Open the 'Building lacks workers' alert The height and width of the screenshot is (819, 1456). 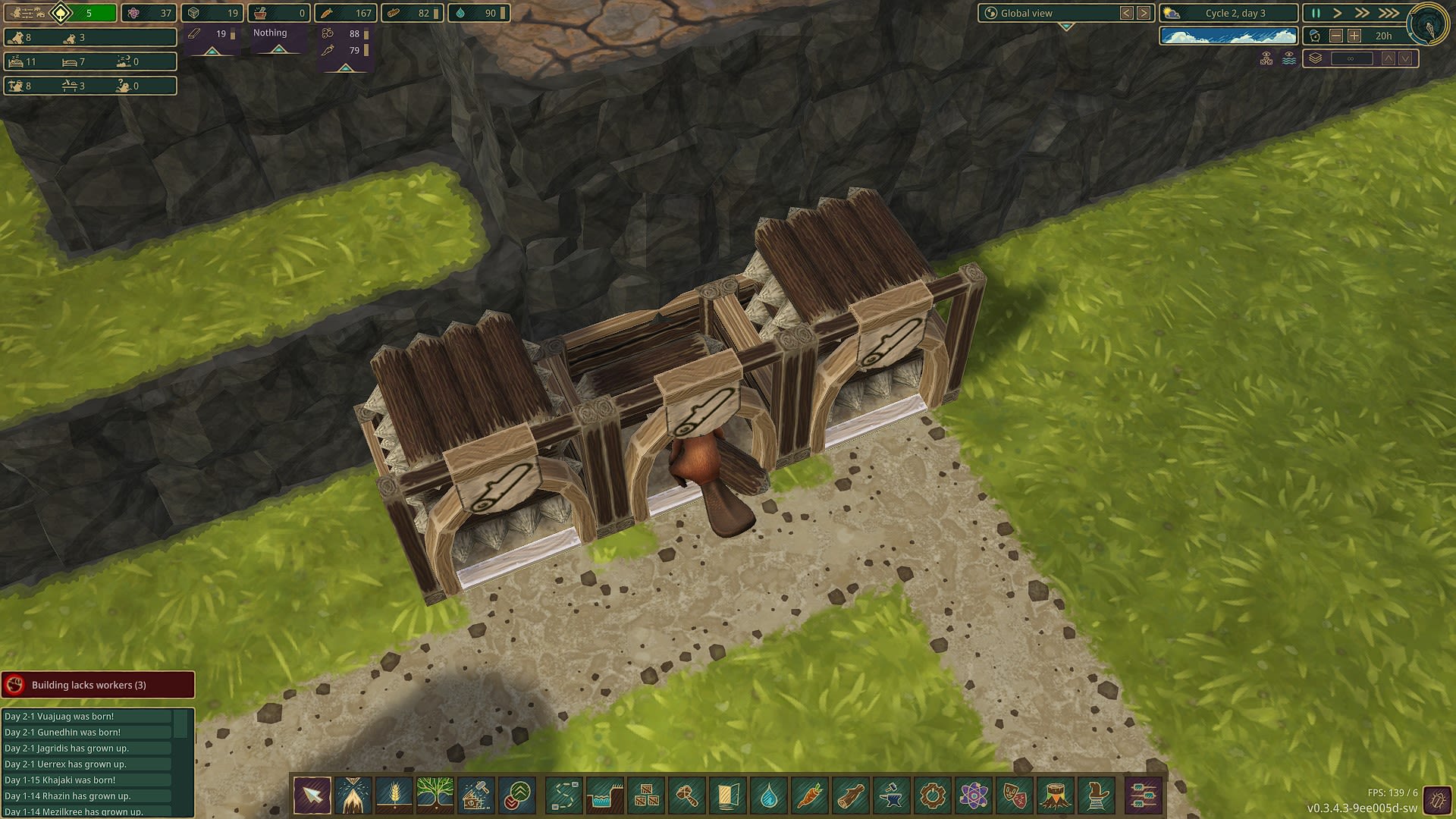coord(98,685)
